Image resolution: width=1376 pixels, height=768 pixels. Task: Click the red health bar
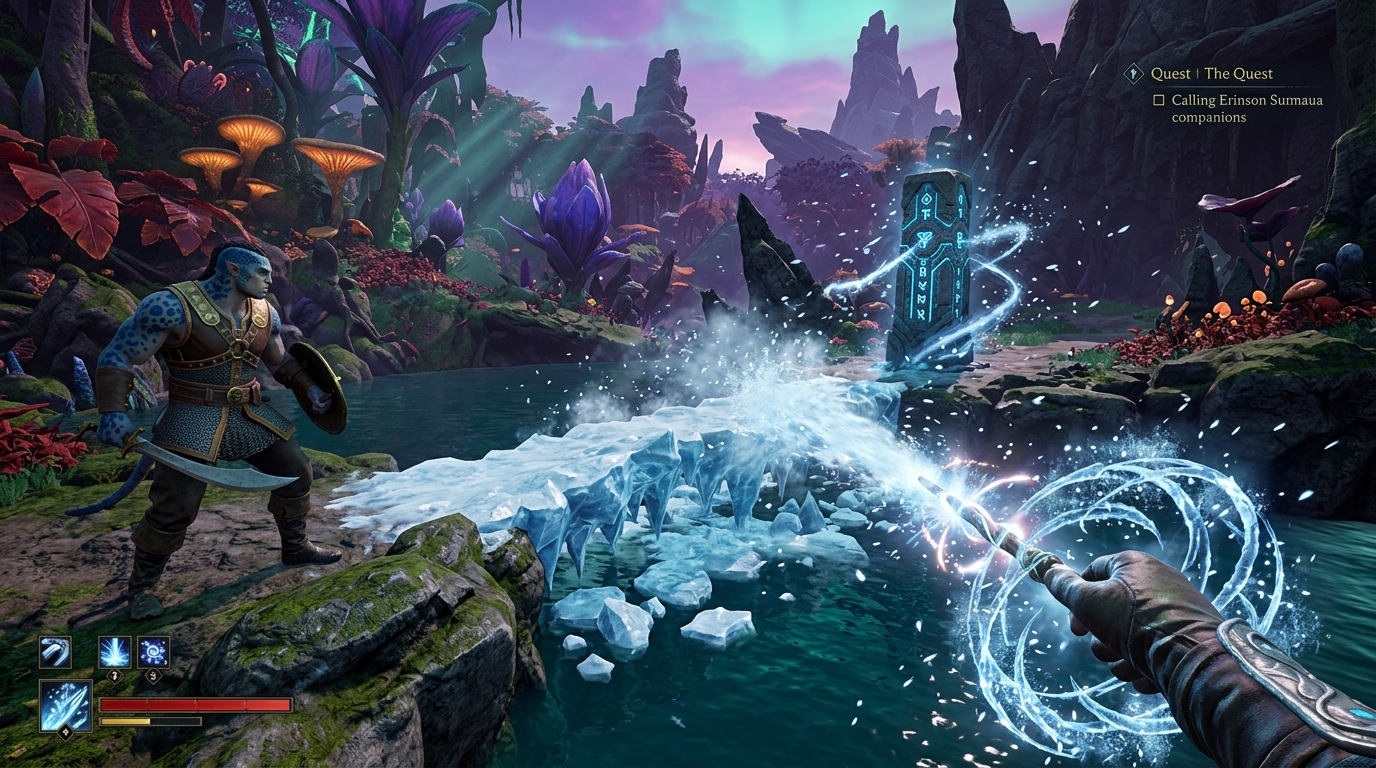pos(197,704)
